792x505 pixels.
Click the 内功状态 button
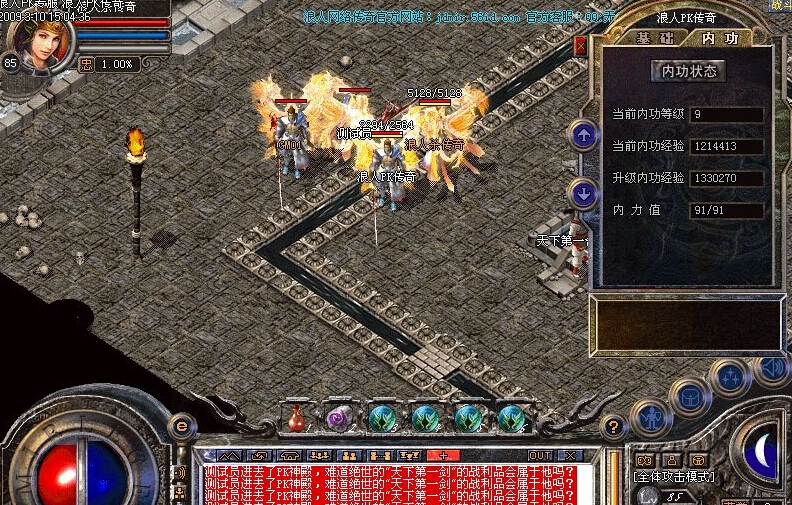[688, 71]
